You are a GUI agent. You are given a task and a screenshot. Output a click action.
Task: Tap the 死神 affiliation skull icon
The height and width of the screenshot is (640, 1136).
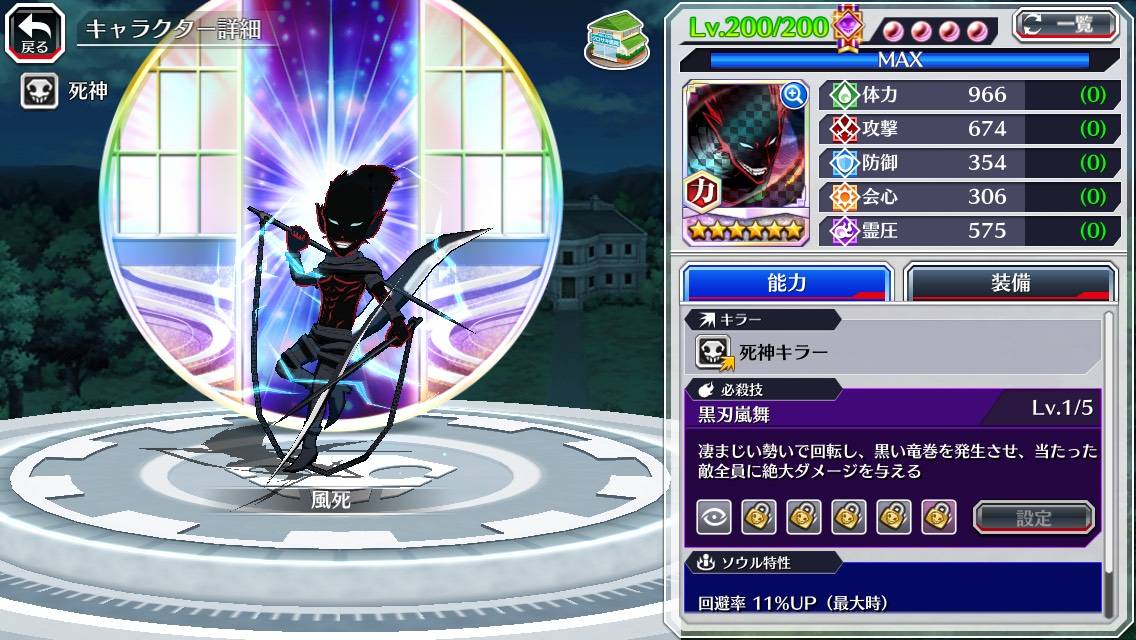point(39,92)
